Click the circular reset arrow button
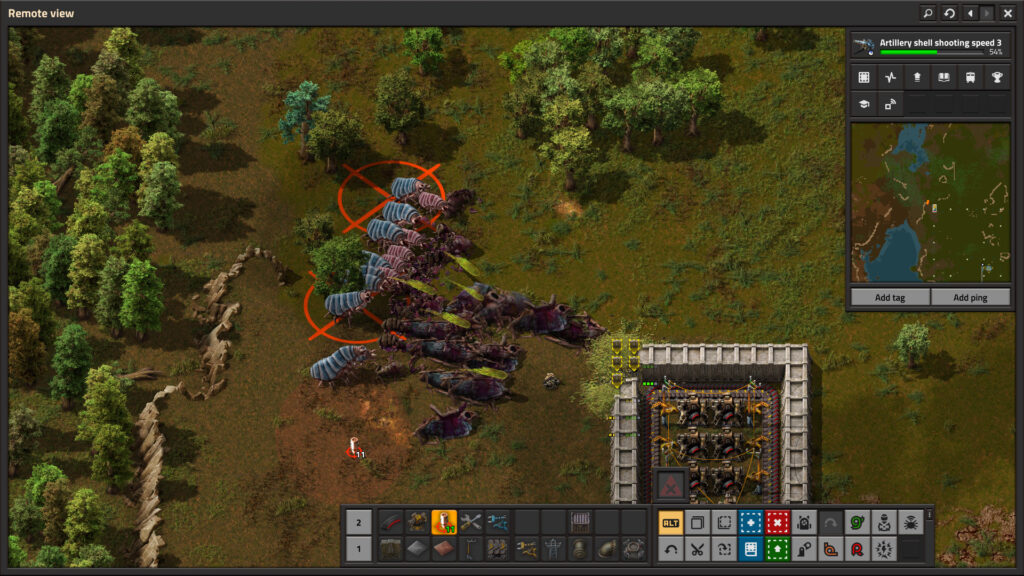 coord(949,13)
